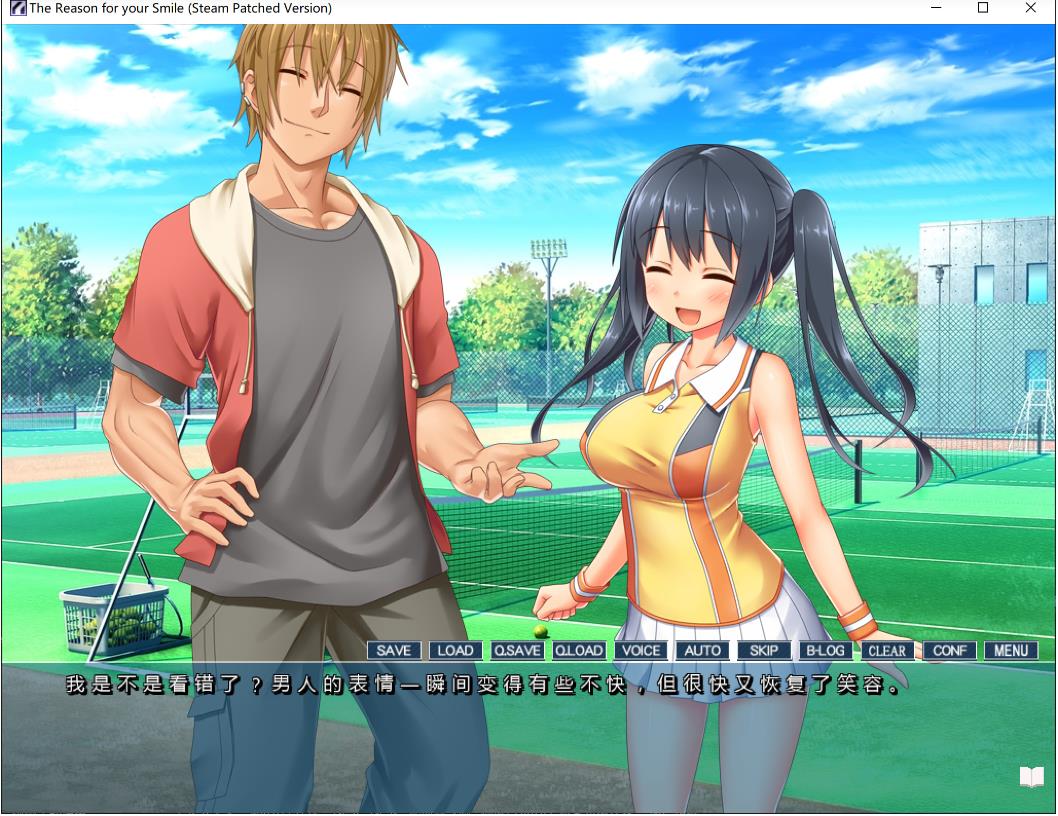
Task: Activate SKIP mode
Action: click(x=764, y=650)
